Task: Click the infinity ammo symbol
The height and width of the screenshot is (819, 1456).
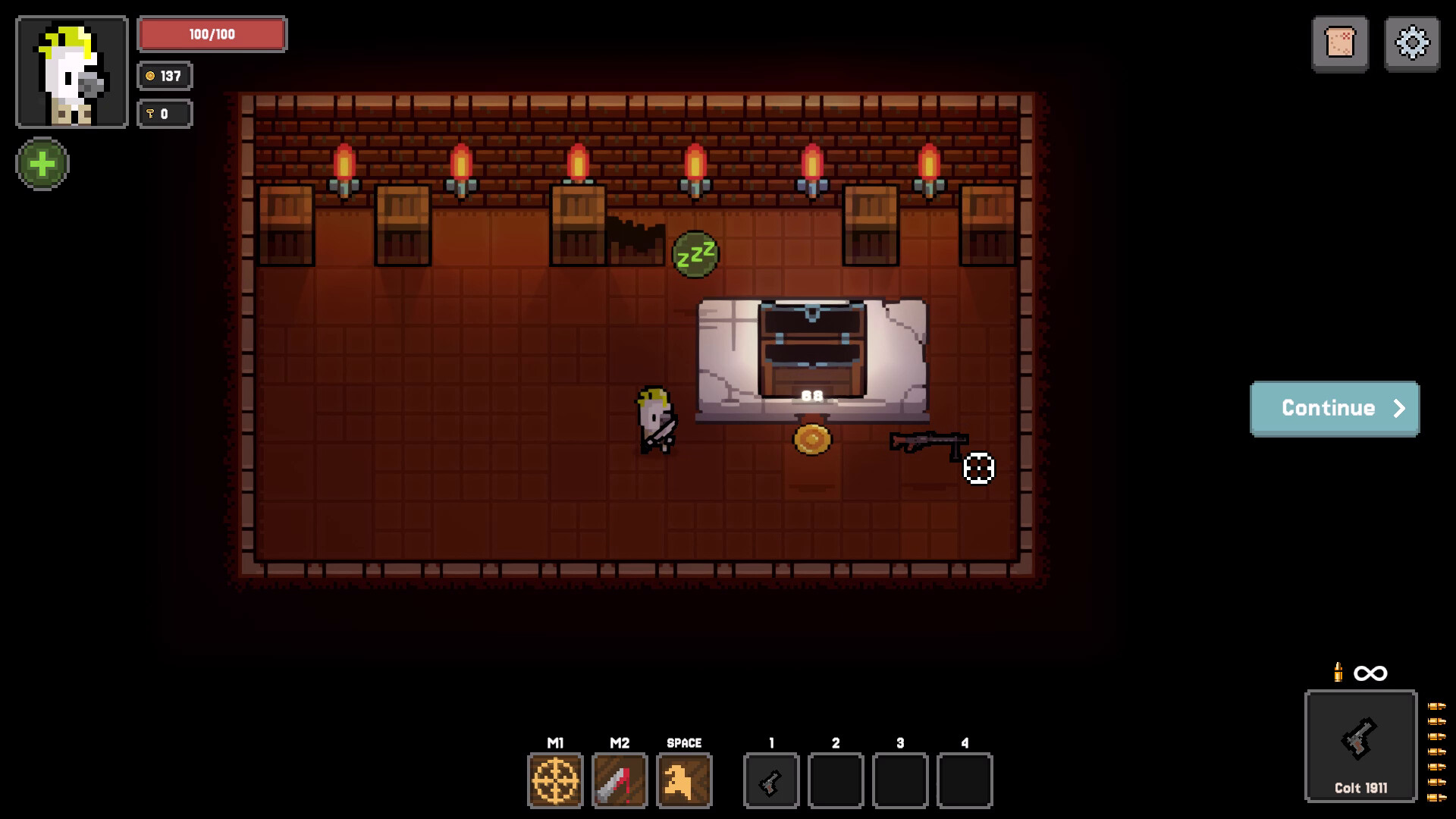Action: coord(1371,673)
